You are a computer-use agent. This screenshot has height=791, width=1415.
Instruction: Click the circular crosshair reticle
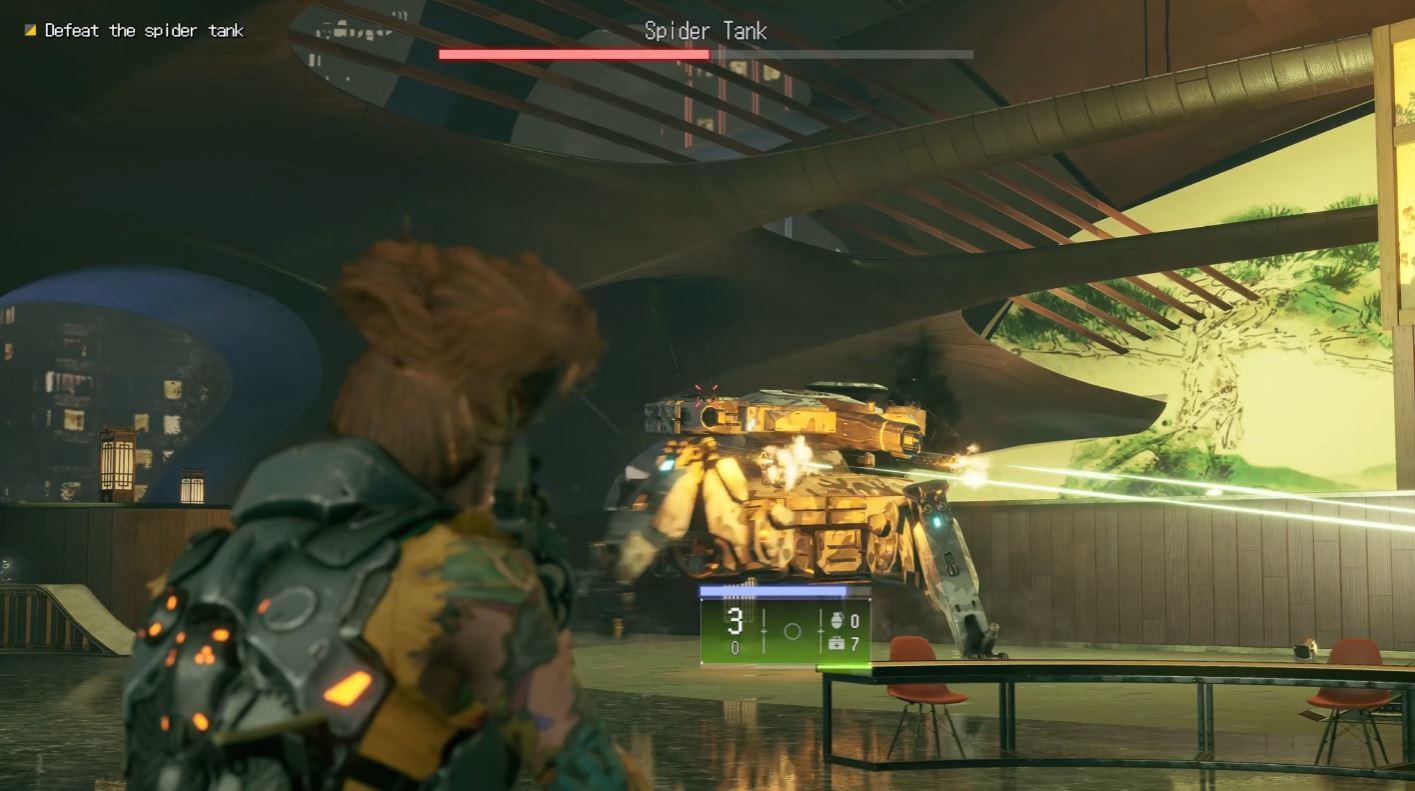coord(792,630)
